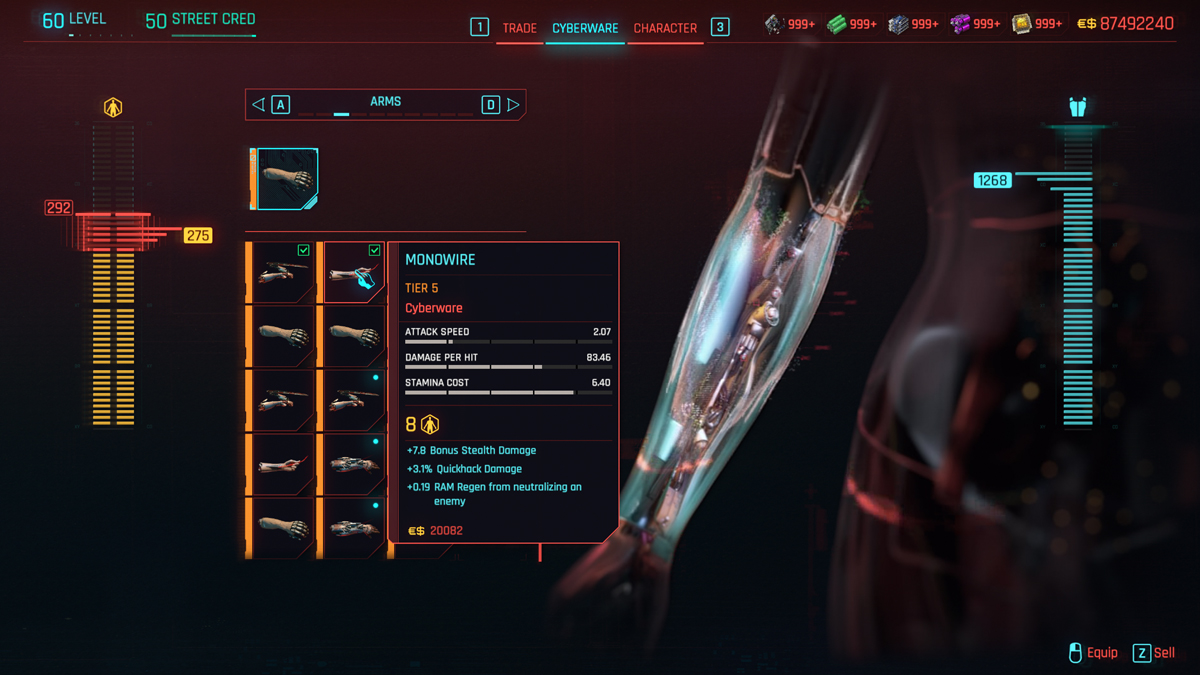Open the Cyberware tab
The height and width of the screenshot is (675, 1200).
point(585,28)
